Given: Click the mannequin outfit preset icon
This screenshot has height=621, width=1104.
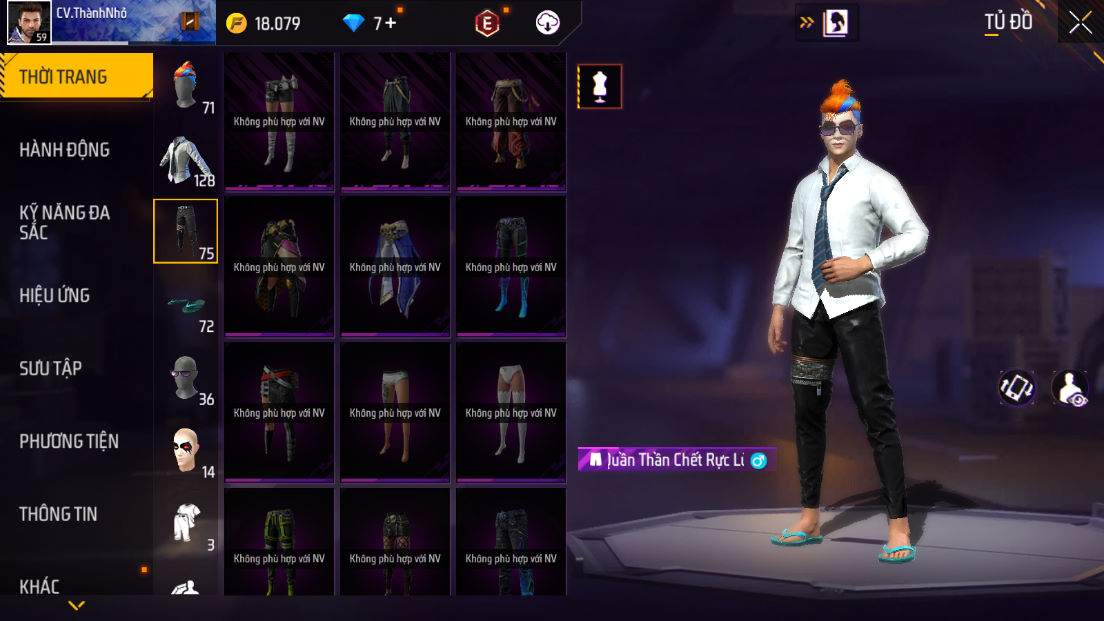Looking at the screenshot, I should (x=600, y=87).
